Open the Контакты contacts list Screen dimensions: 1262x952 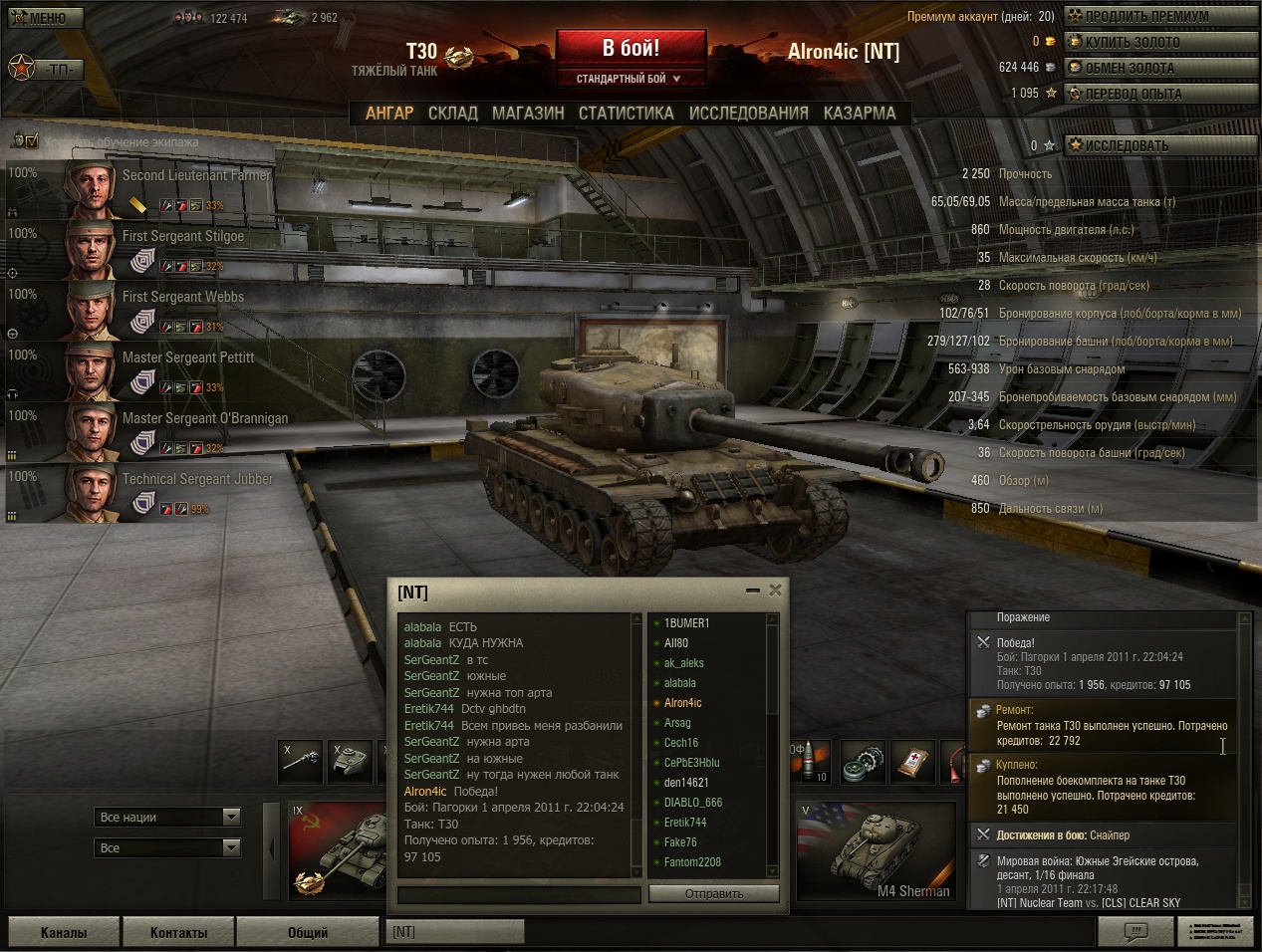click(x=179, y=933)
